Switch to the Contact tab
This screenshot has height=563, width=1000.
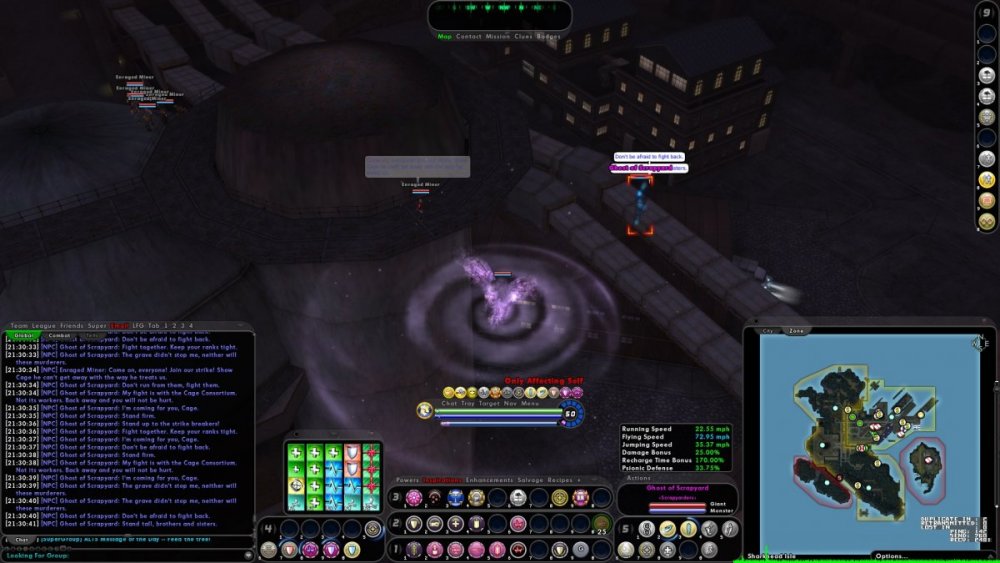pyautogui.click(x=468, y=37)
